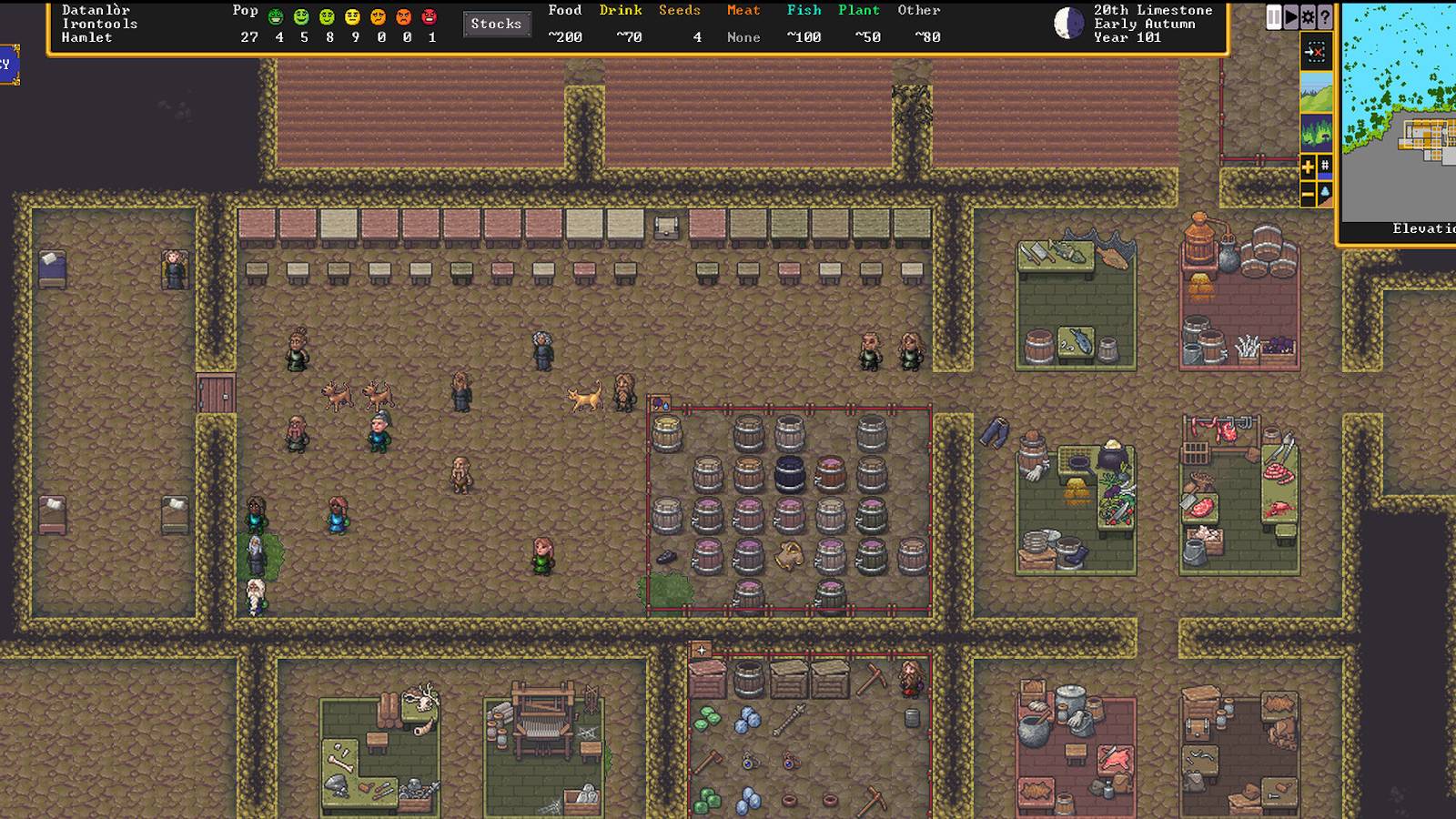Click the happiest green face in the Pop mood bar
The height and width of the screenshot is (819, 1456).
coord(276,17)
